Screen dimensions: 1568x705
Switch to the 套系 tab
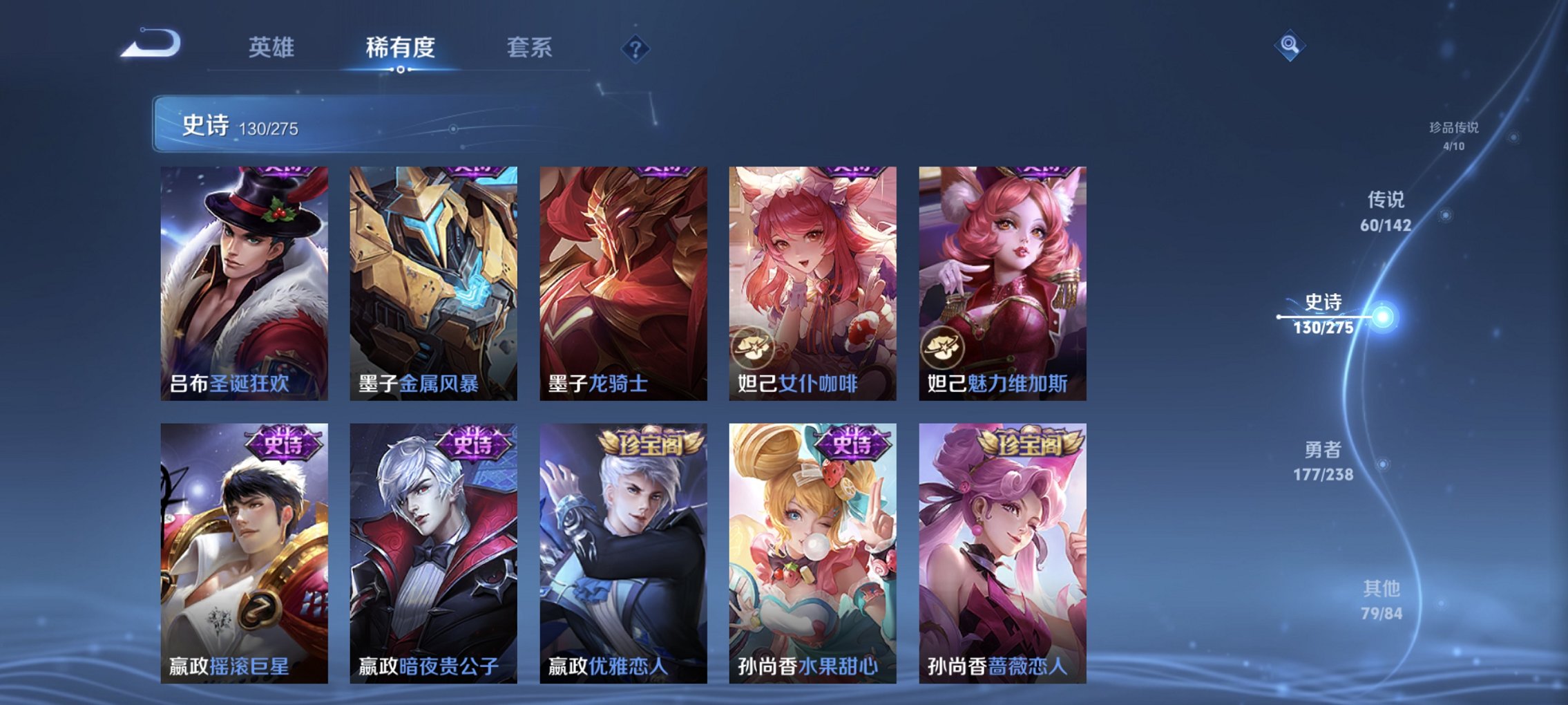(530, 46)
